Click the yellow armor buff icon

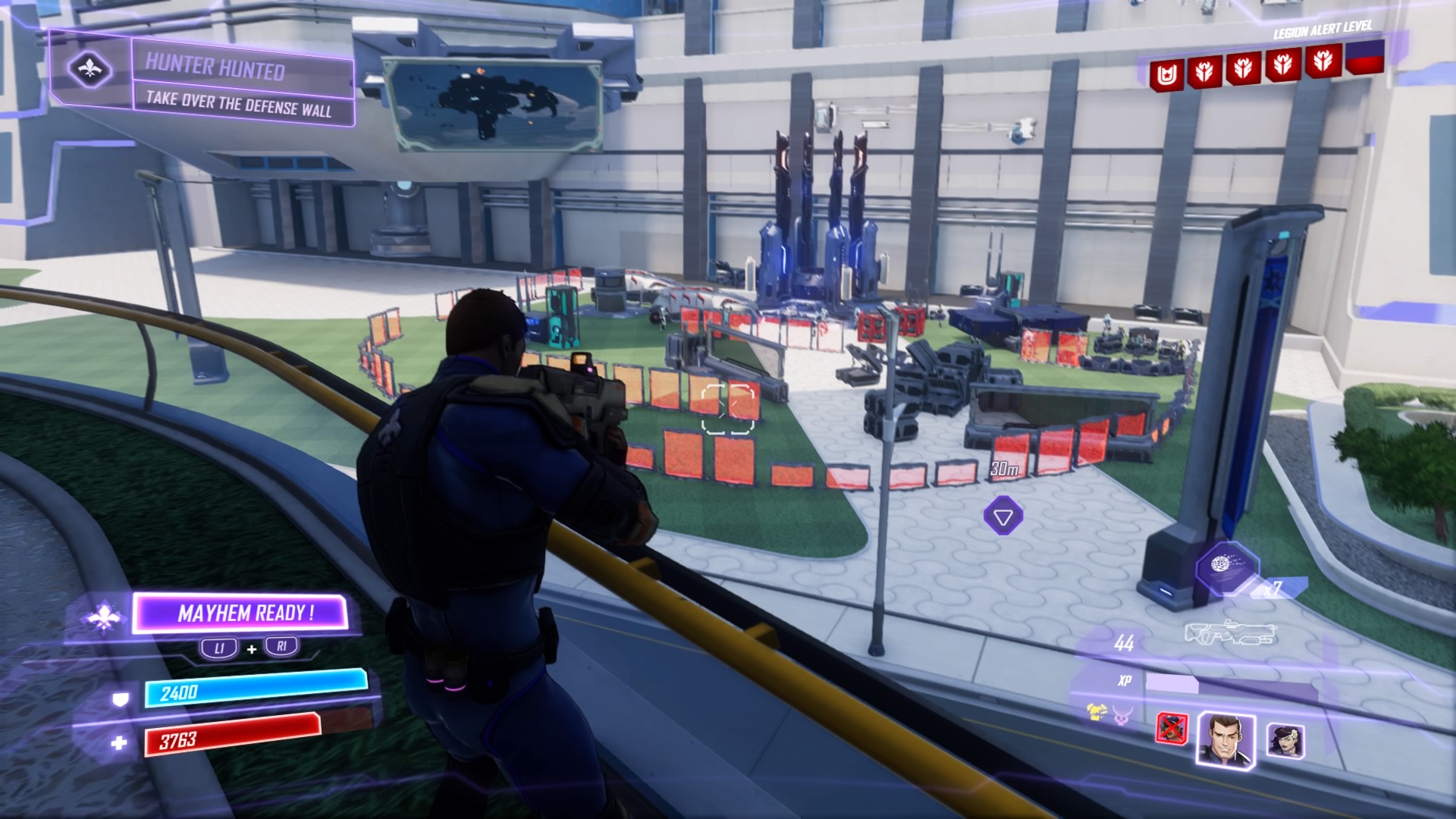point(1095,711)
